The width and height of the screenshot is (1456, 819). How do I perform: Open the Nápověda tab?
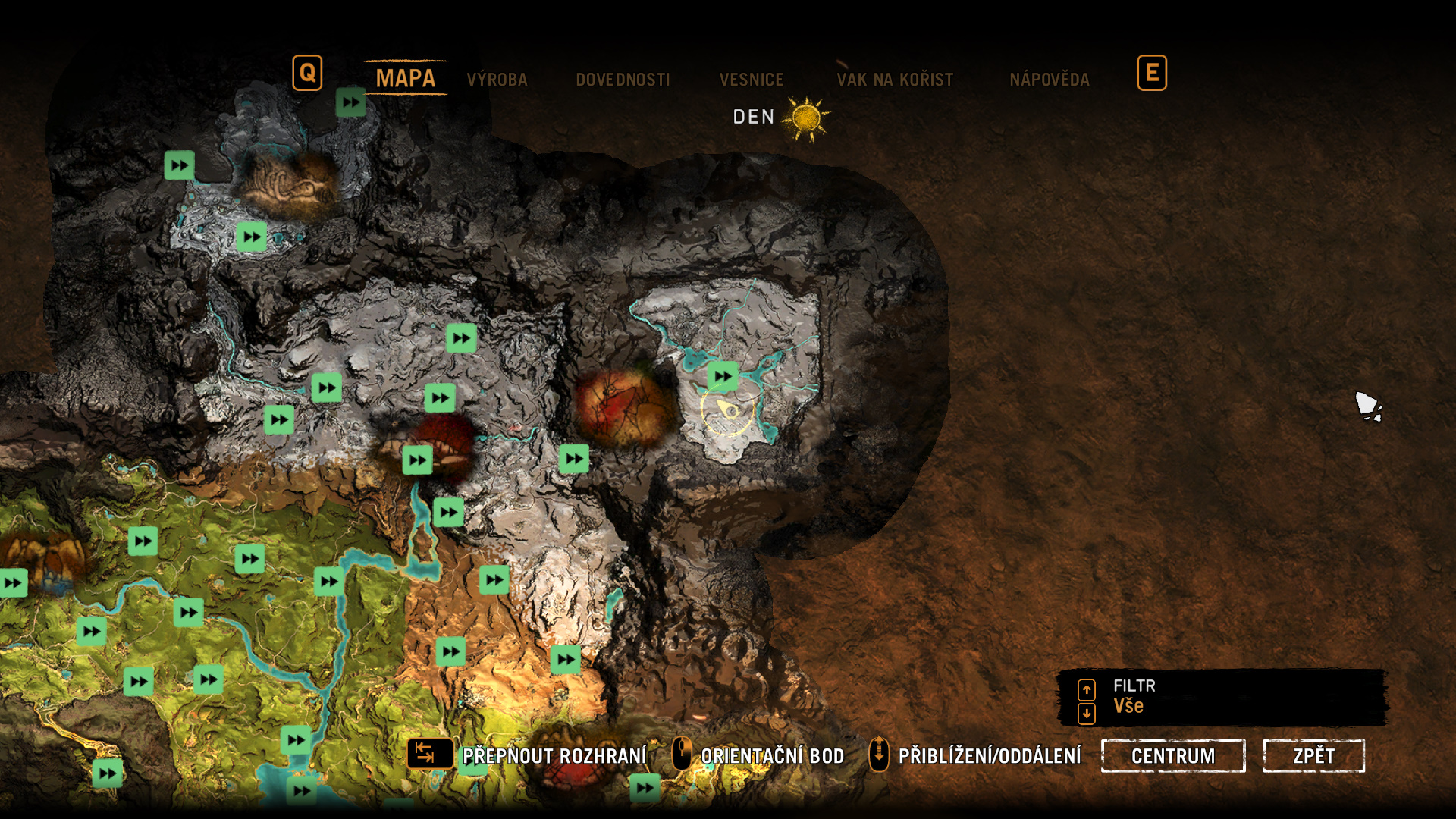[x=1049, y=80]
